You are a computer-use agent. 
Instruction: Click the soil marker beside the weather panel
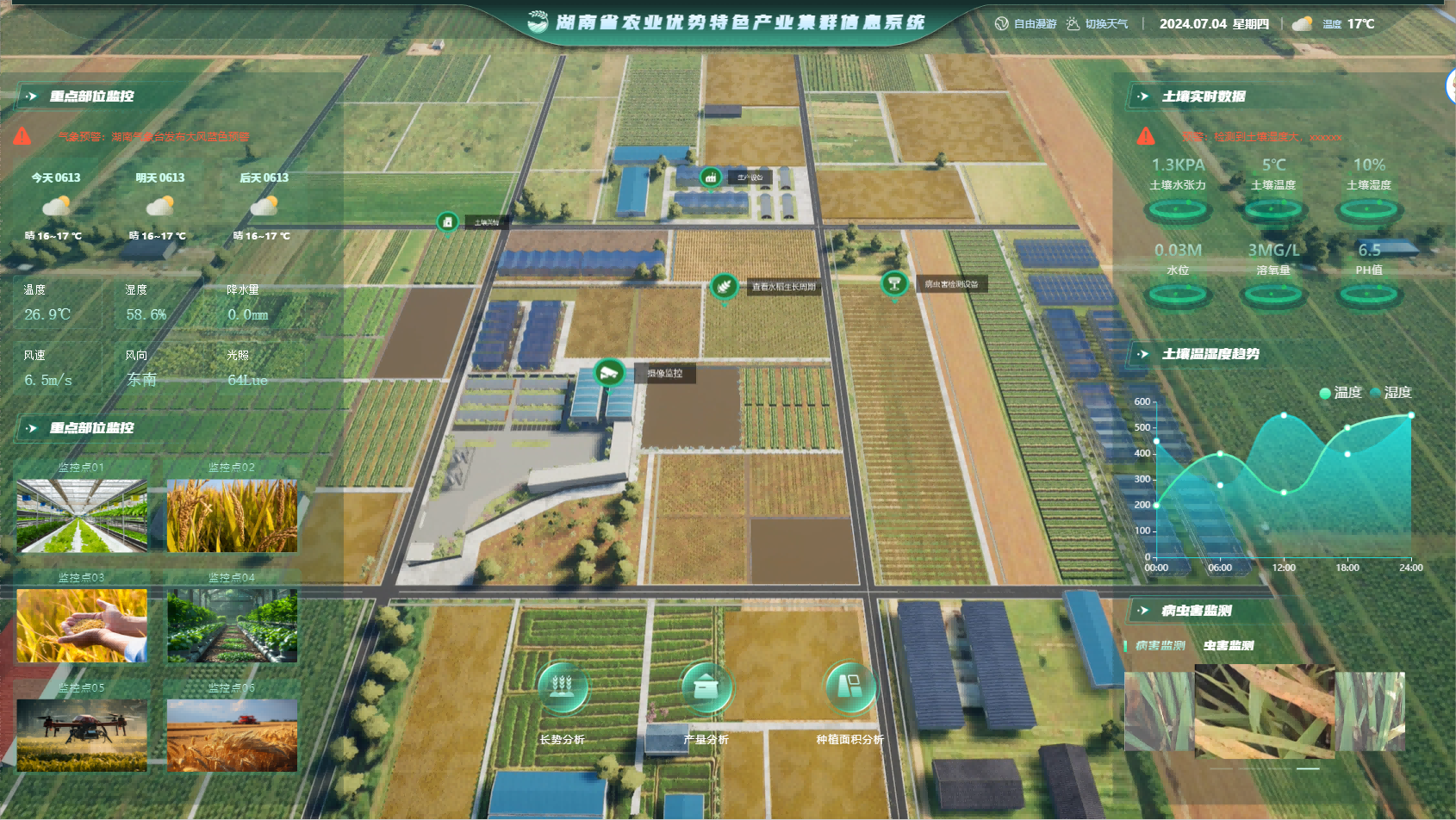click(x=447, y=222)
